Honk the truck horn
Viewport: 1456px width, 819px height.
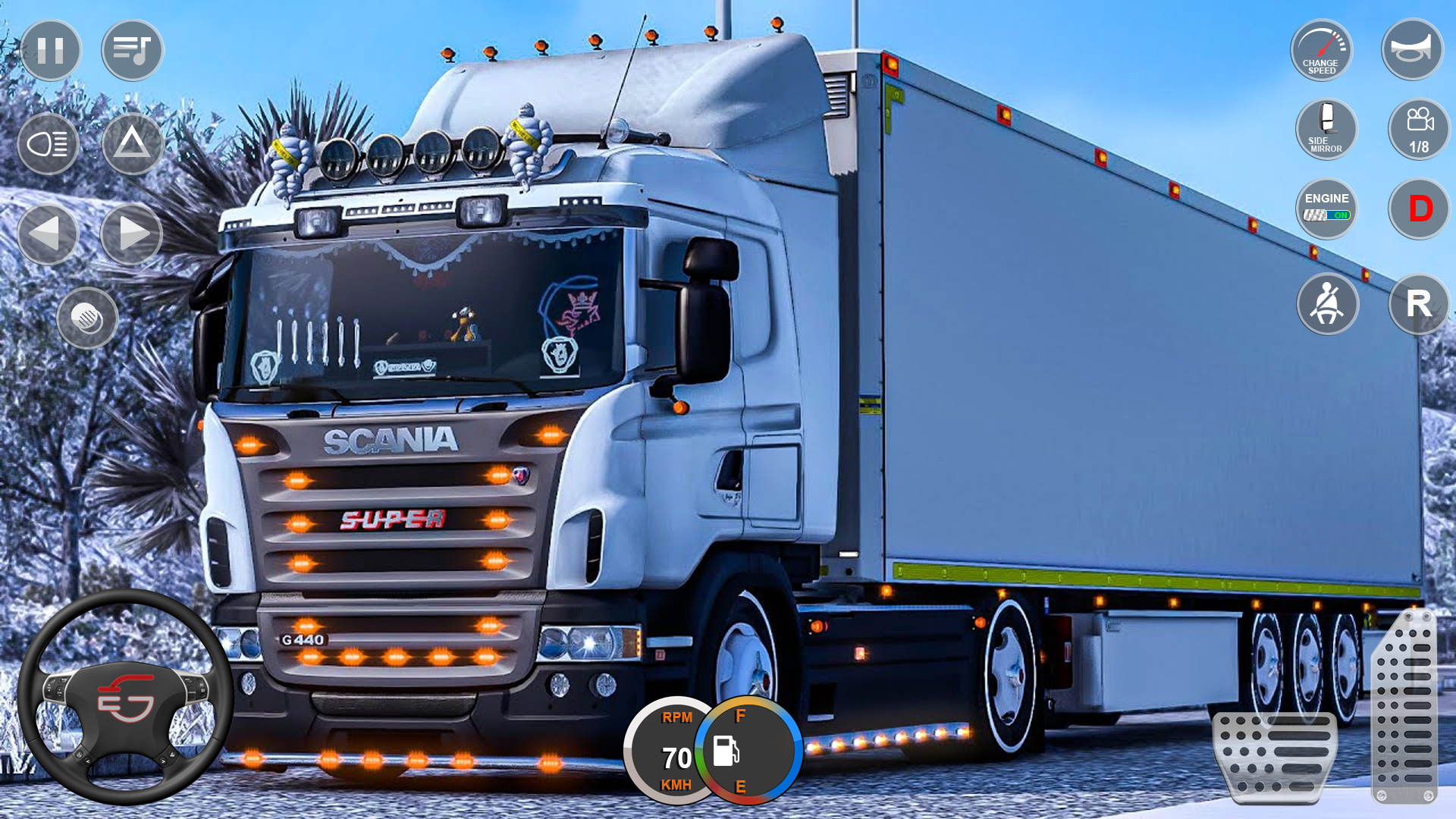coord(1412,50)
